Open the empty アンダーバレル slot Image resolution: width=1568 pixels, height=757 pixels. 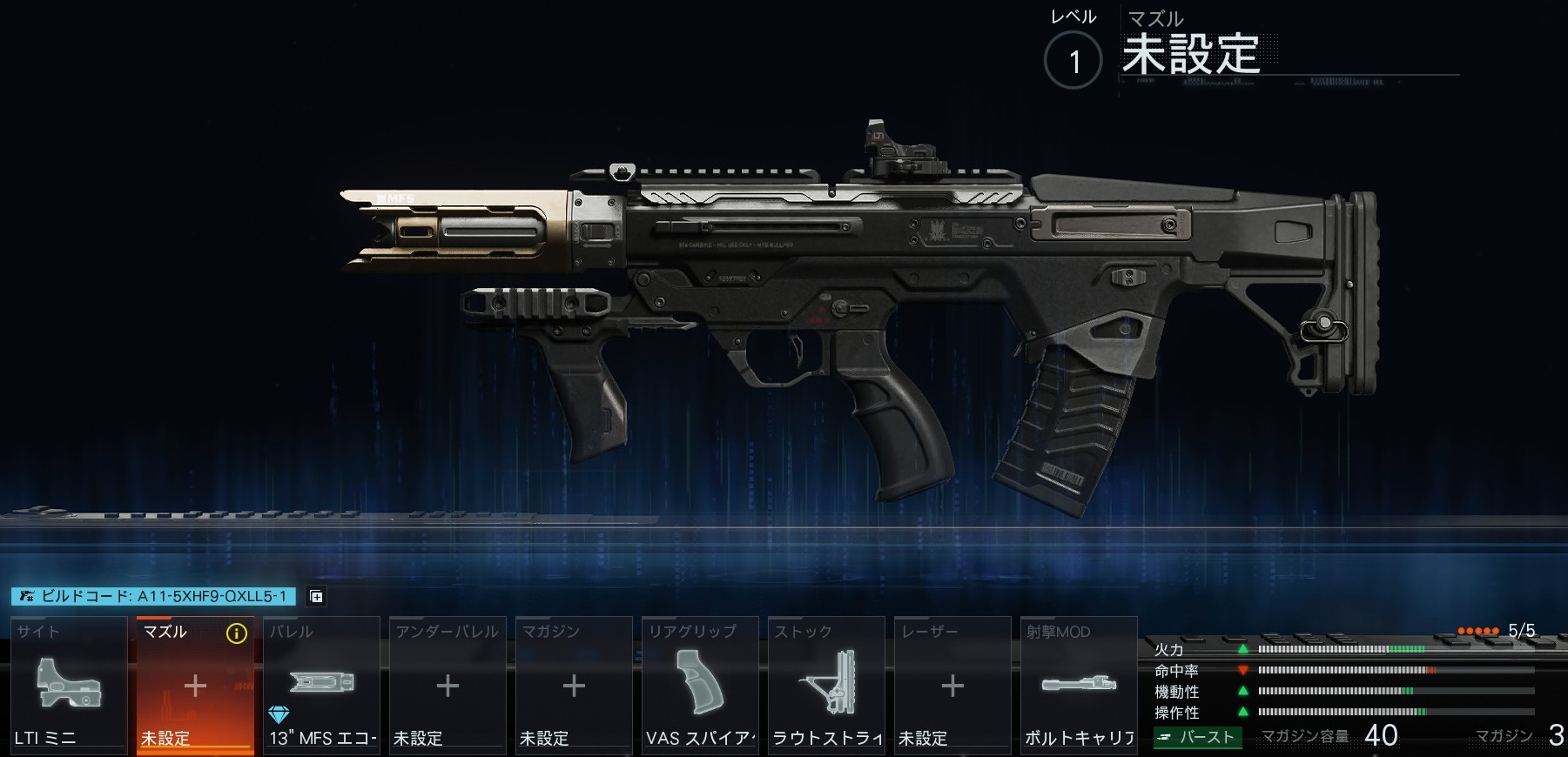[x=448, y=685]
